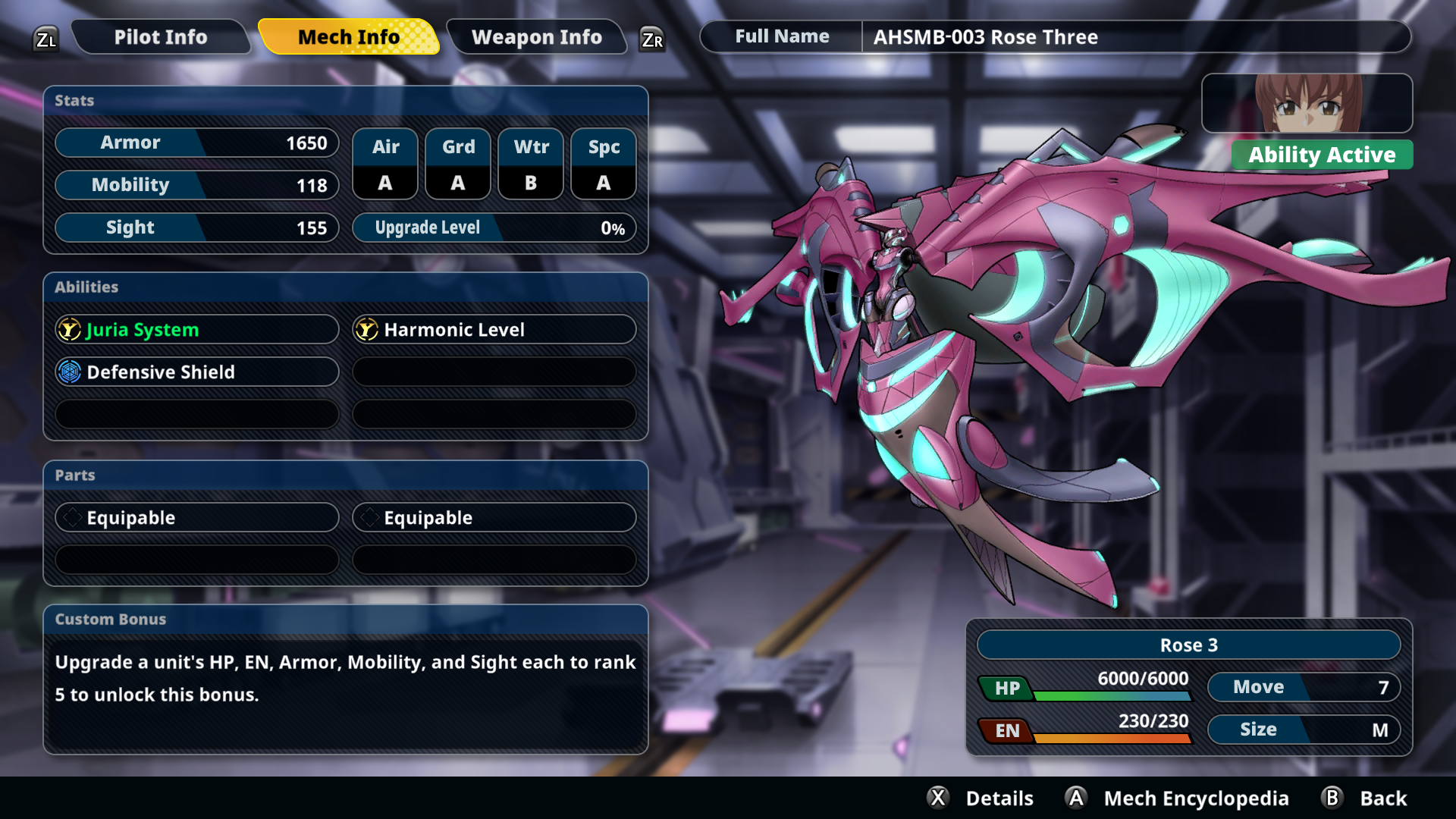This screenshot has width=1456, height=819.
Task: Choose the Harmonic Level ability
Action: pyautogui.click(x=494, y=330)
